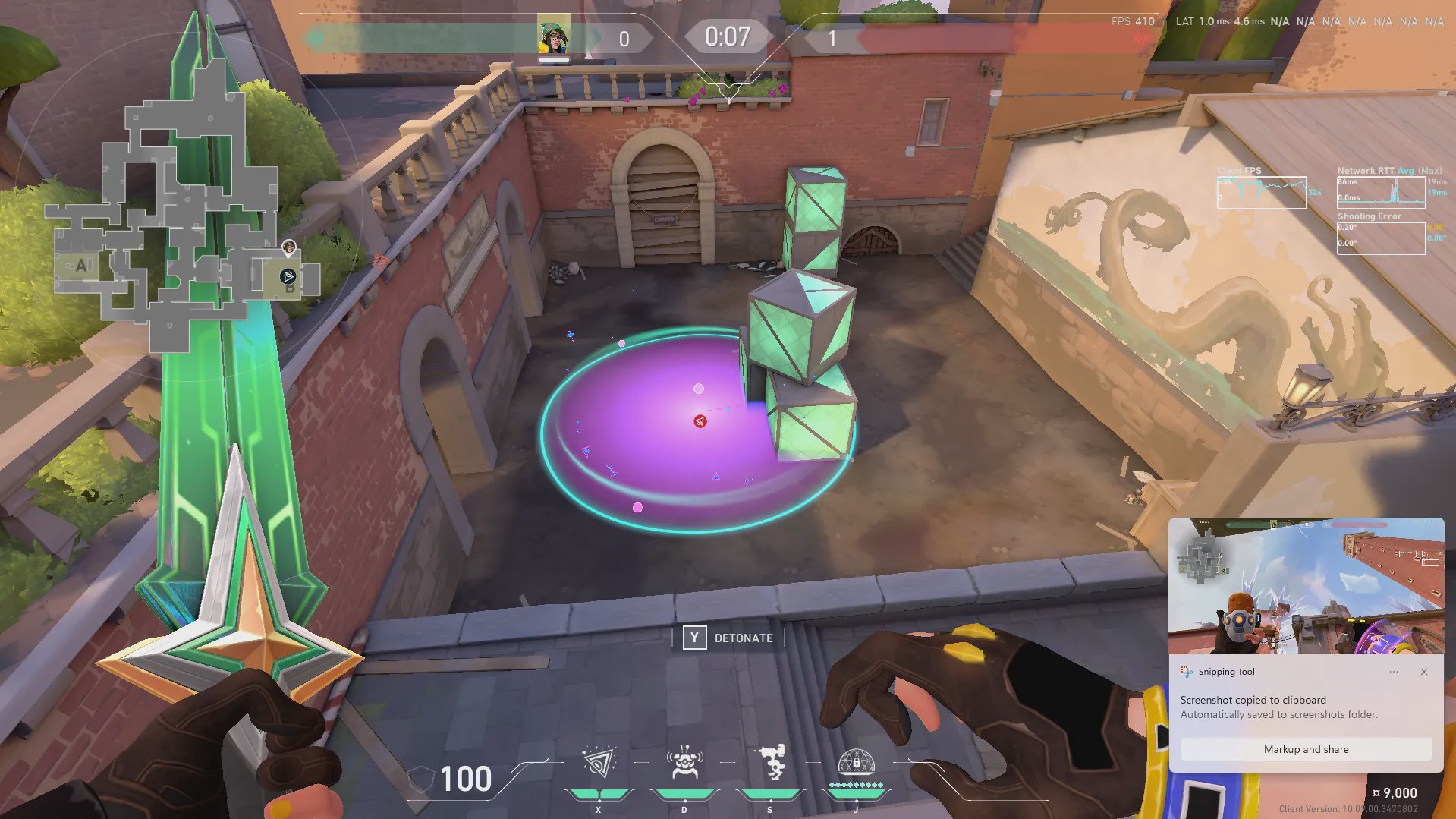
Task: Open Snipping Tool notification more options
Action: [x=1394, y=672]
